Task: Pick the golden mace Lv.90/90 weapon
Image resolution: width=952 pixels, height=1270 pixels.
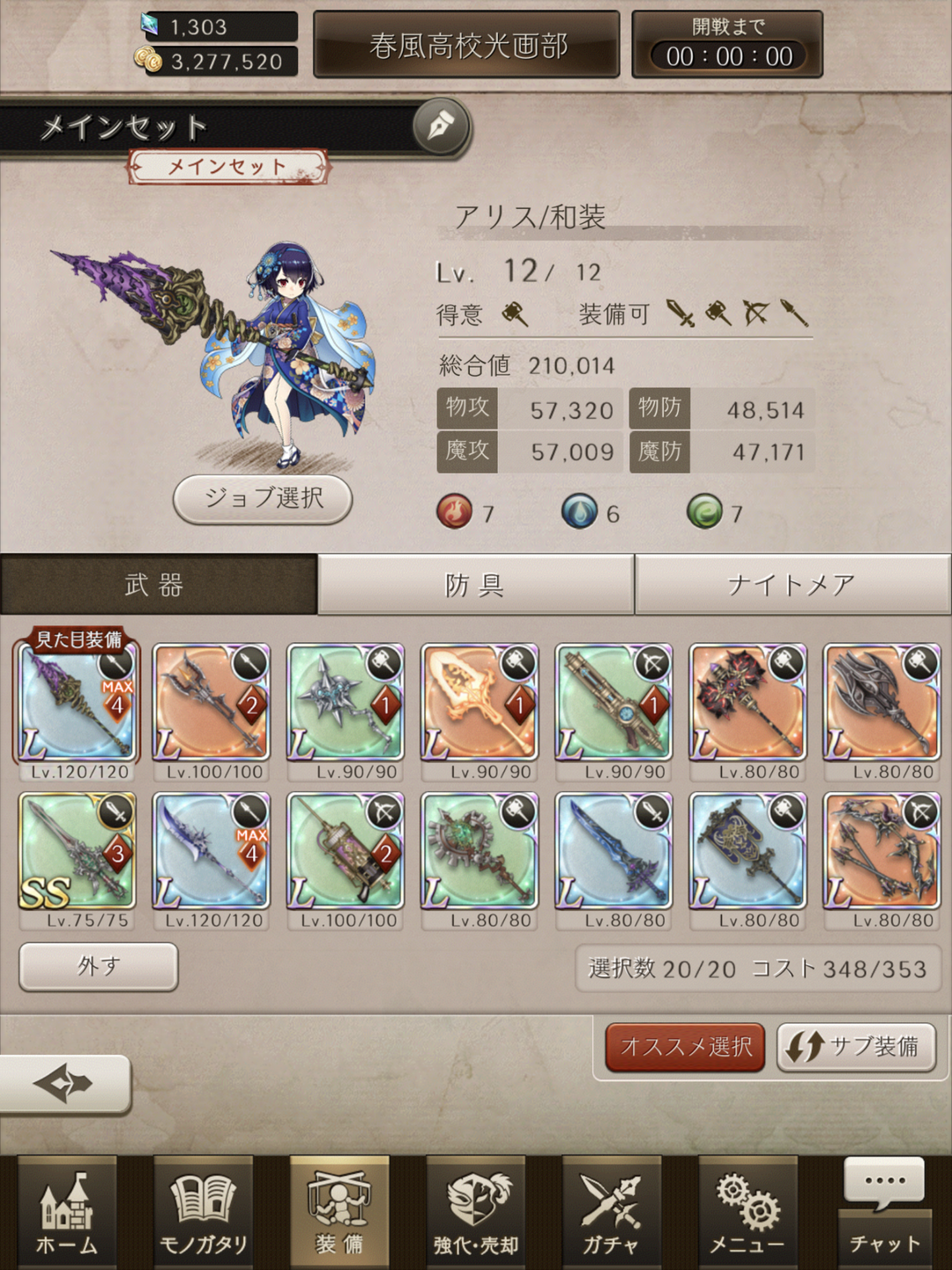Action: coord(480,703)
